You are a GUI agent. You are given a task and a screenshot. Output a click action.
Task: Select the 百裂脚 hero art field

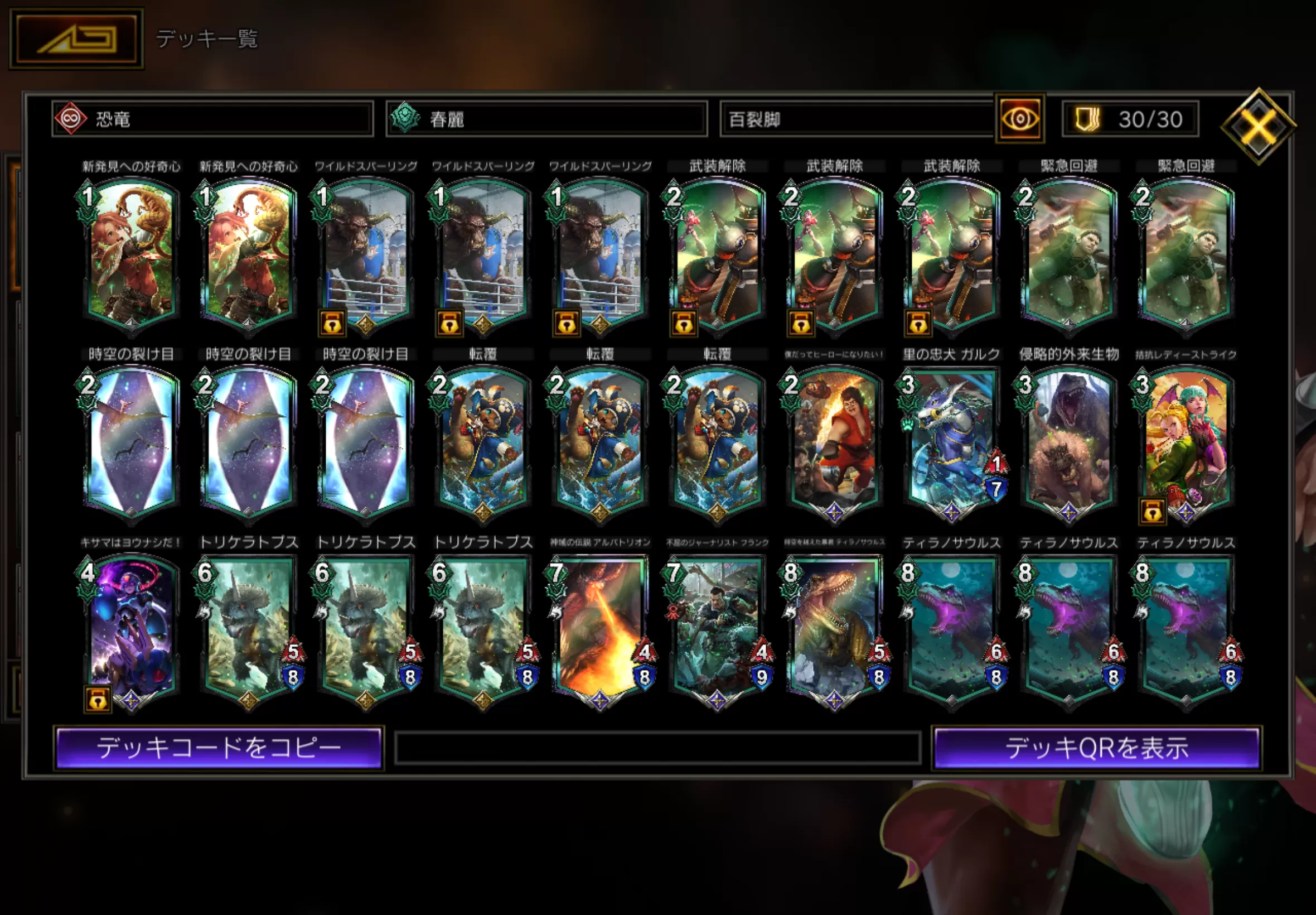point(857,119)
